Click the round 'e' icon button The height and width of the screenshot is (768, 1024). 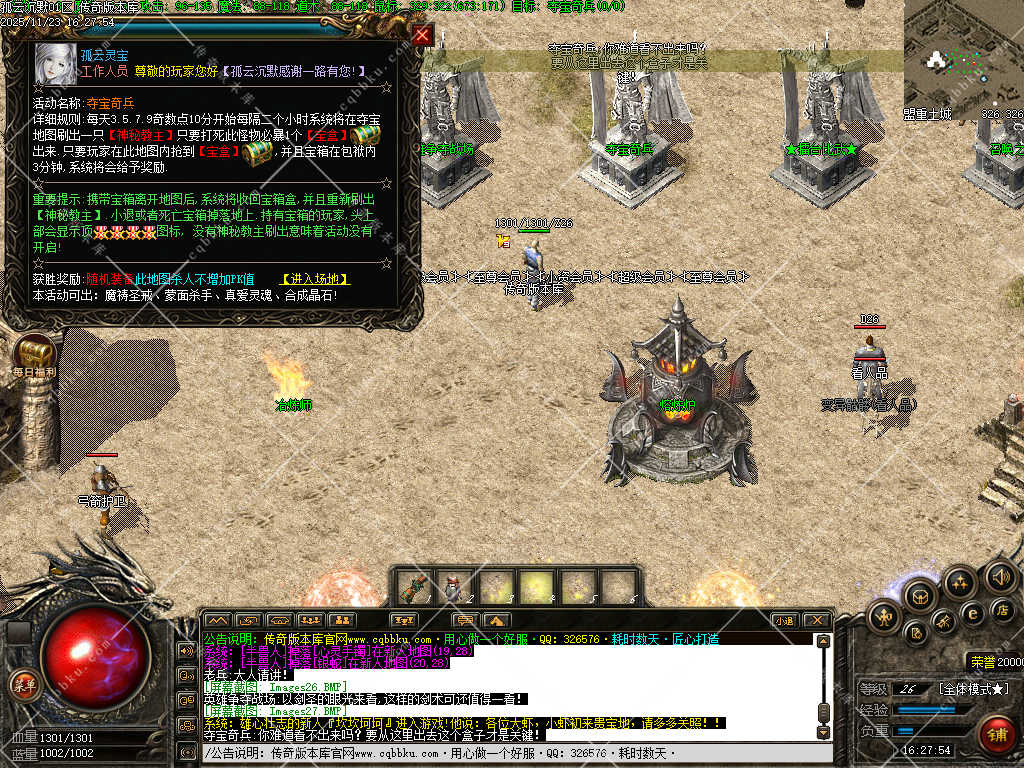pyautogui.click(x=971, y=612)
